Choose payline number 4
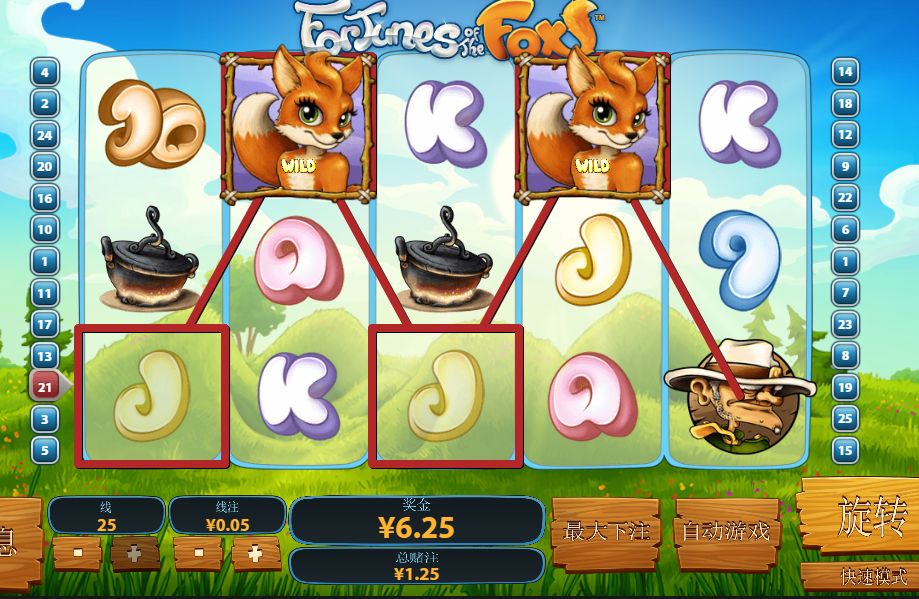The width and height of the screenshot is (919, 599). [x=45, y=72]
